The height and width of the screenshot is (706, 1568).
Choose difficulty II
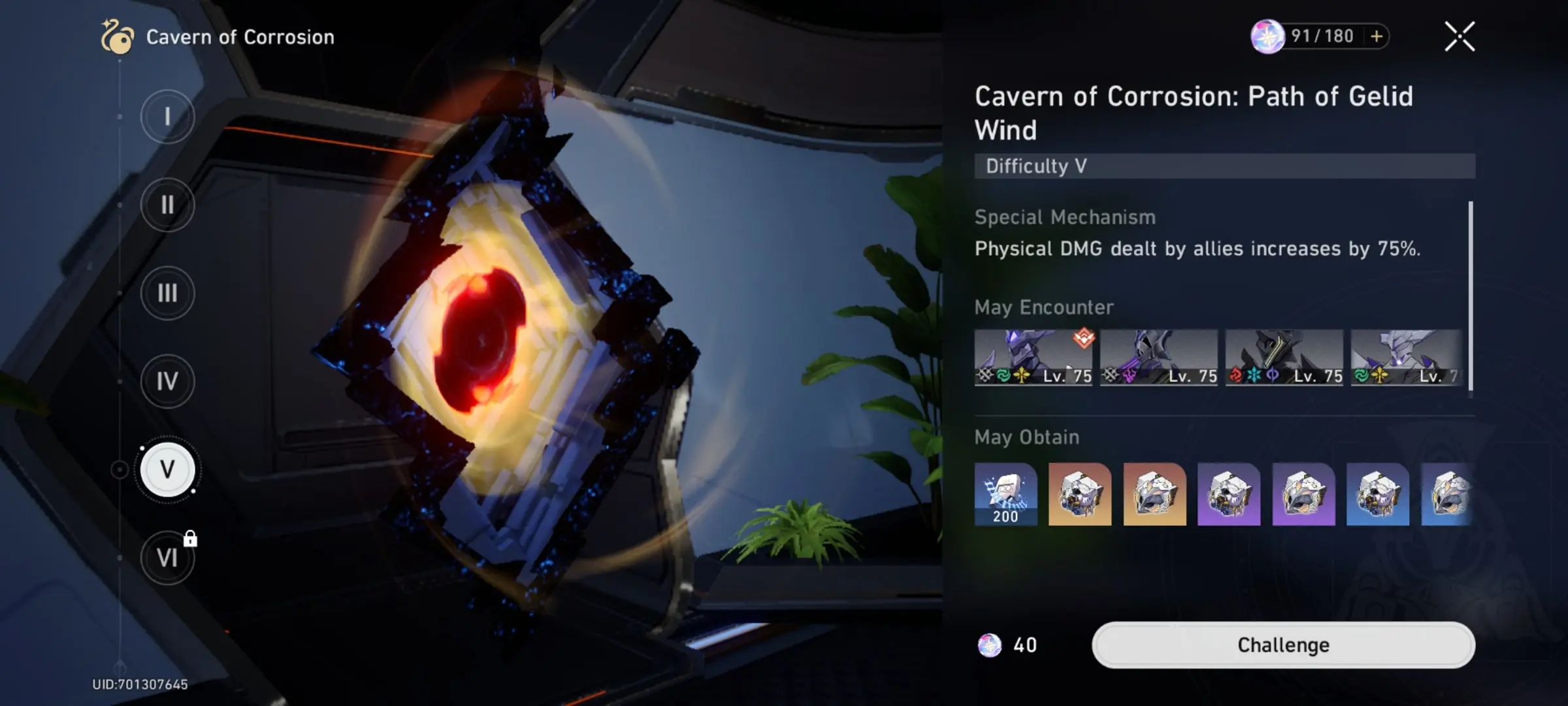[x=167, y=205]
